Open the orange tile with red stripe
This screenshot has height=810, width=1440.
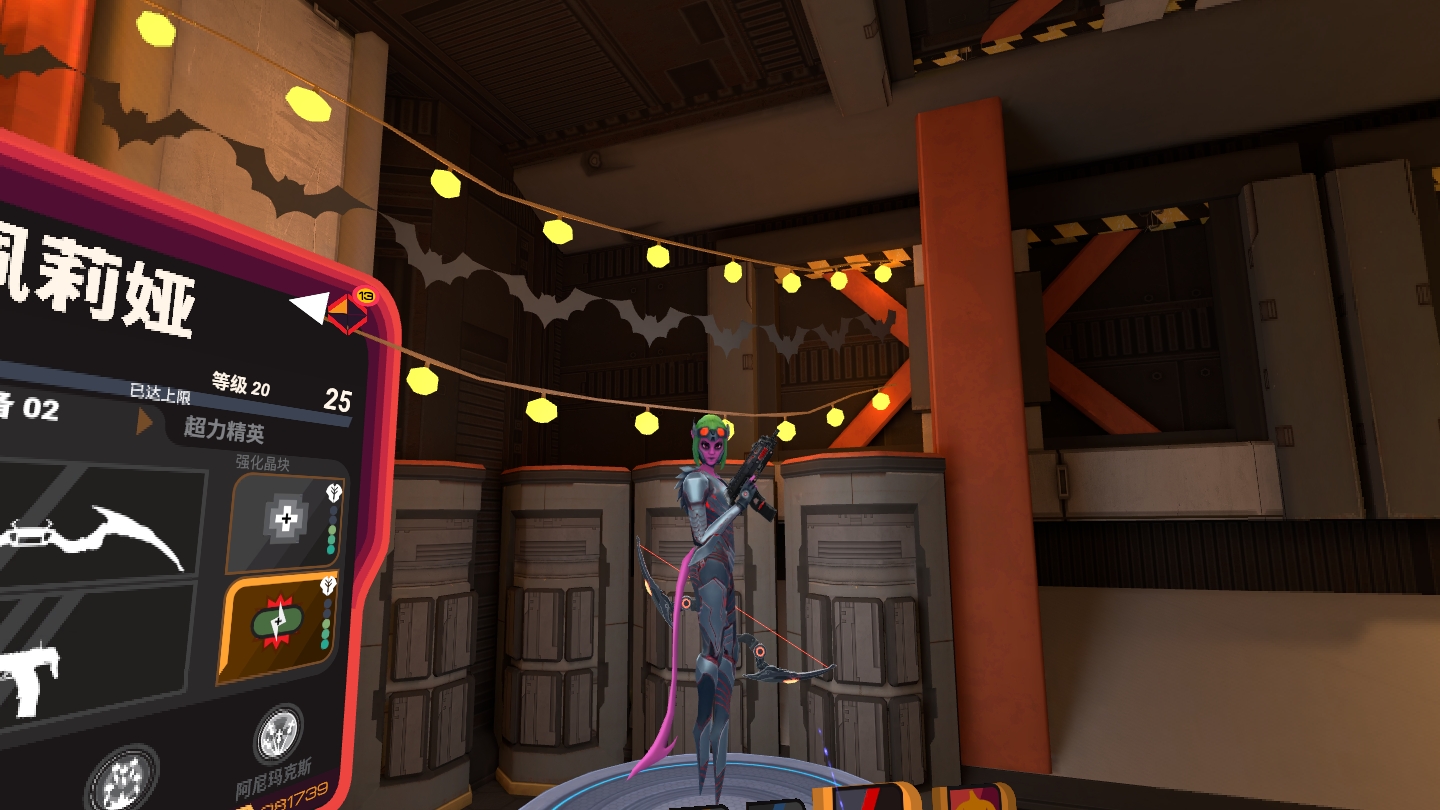point(865,797)
